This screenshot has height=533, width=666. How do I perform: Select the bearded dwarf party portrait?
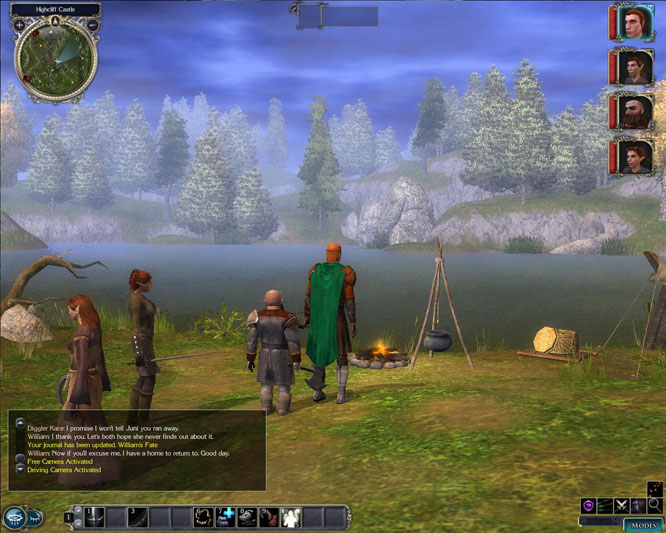pos(635,112)
